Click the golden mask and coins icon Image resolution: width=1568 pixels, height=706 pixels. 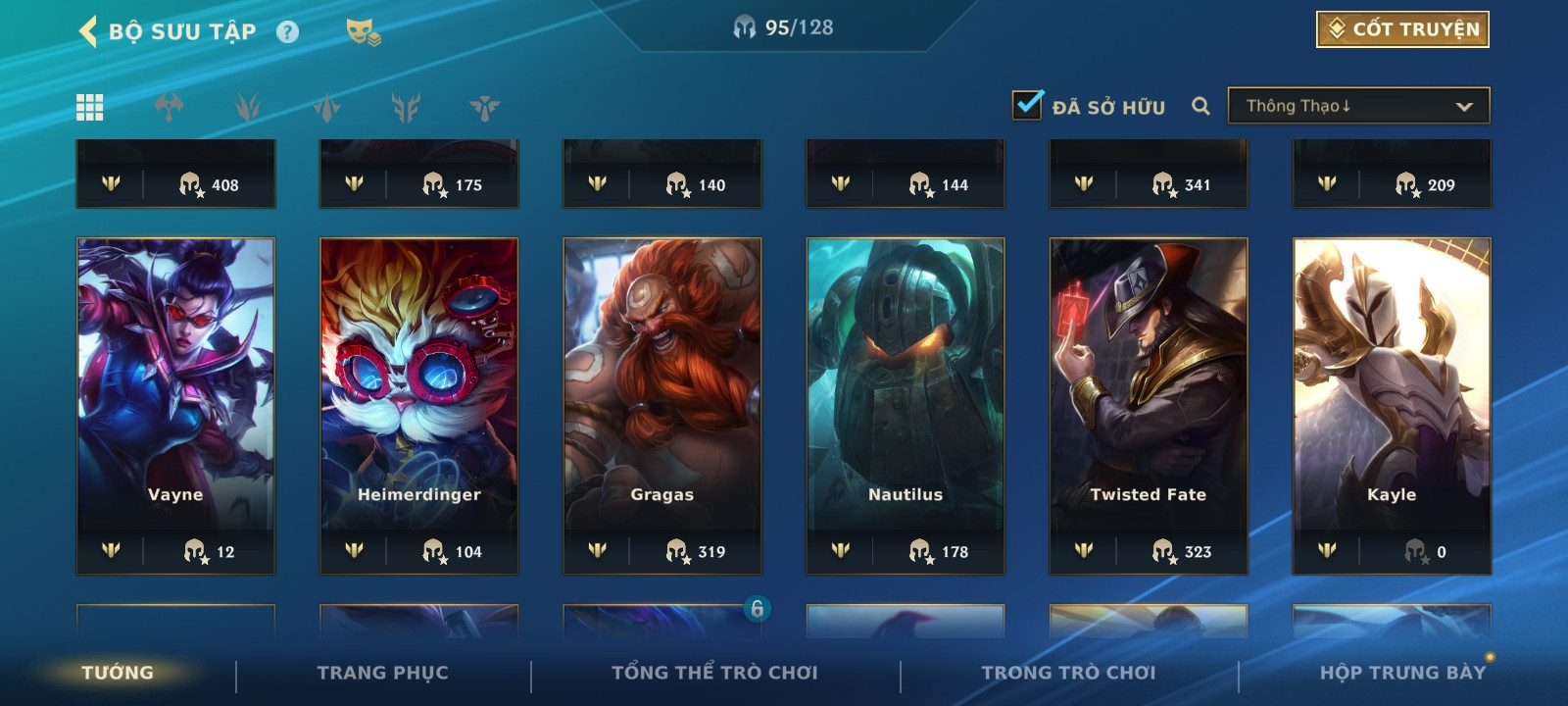[363, 32]
